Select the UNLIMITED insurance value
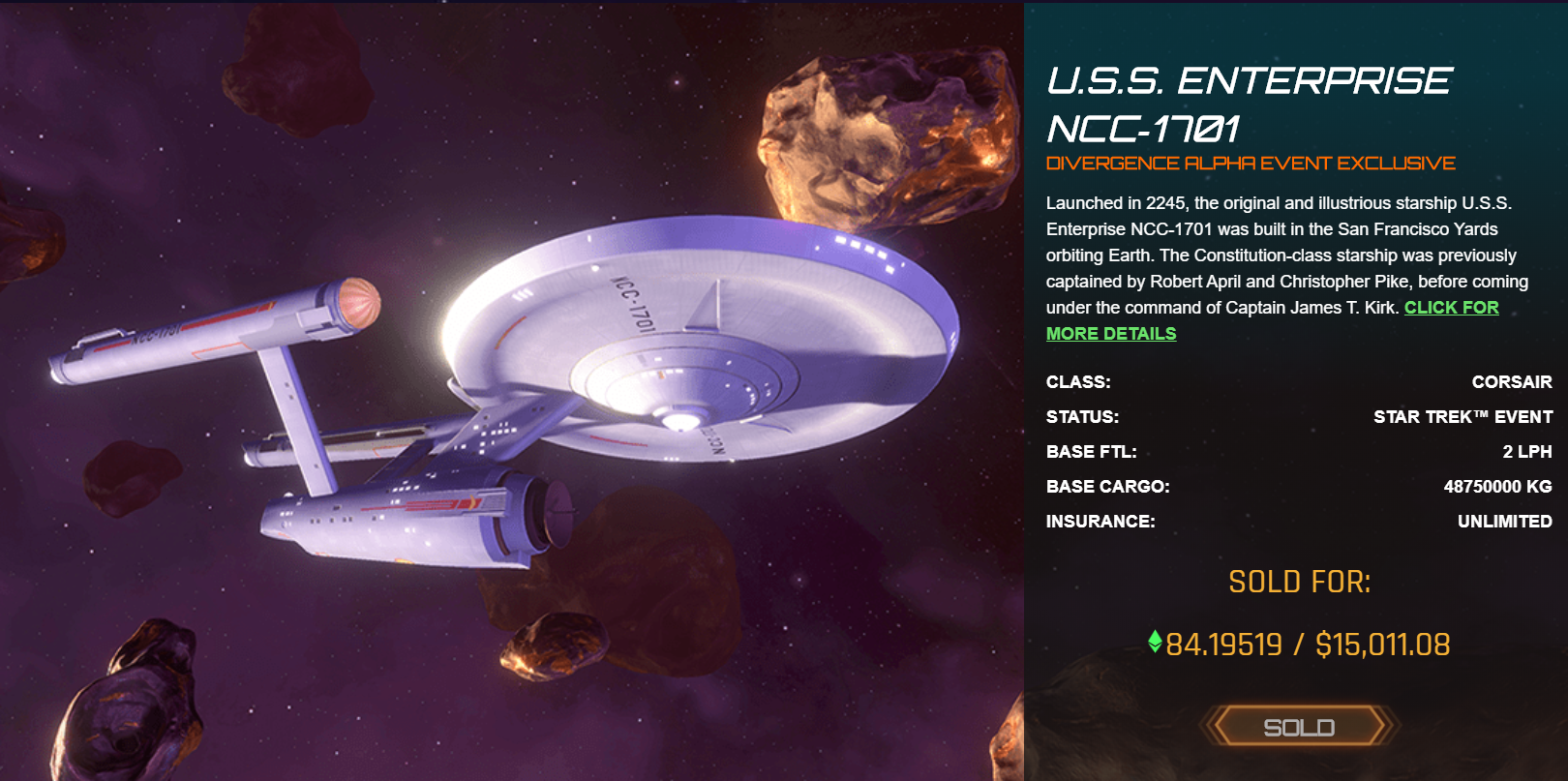This screenshot has width=1568, height=781. point(1503,521)
